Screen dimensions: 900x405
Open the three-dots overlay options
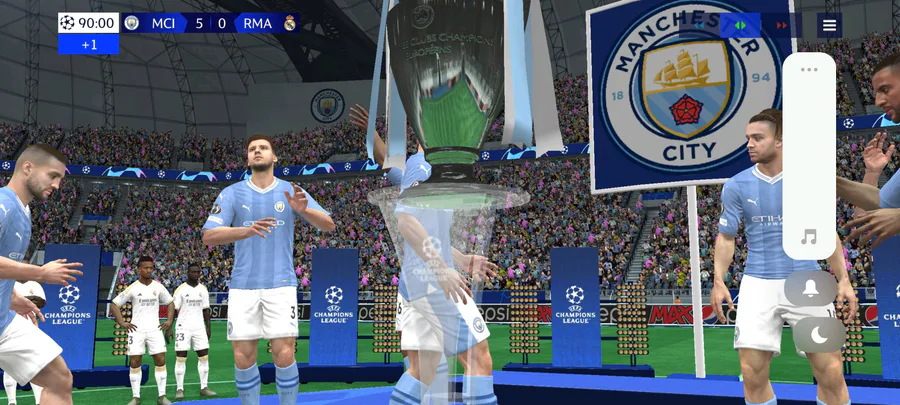[809, 70]
